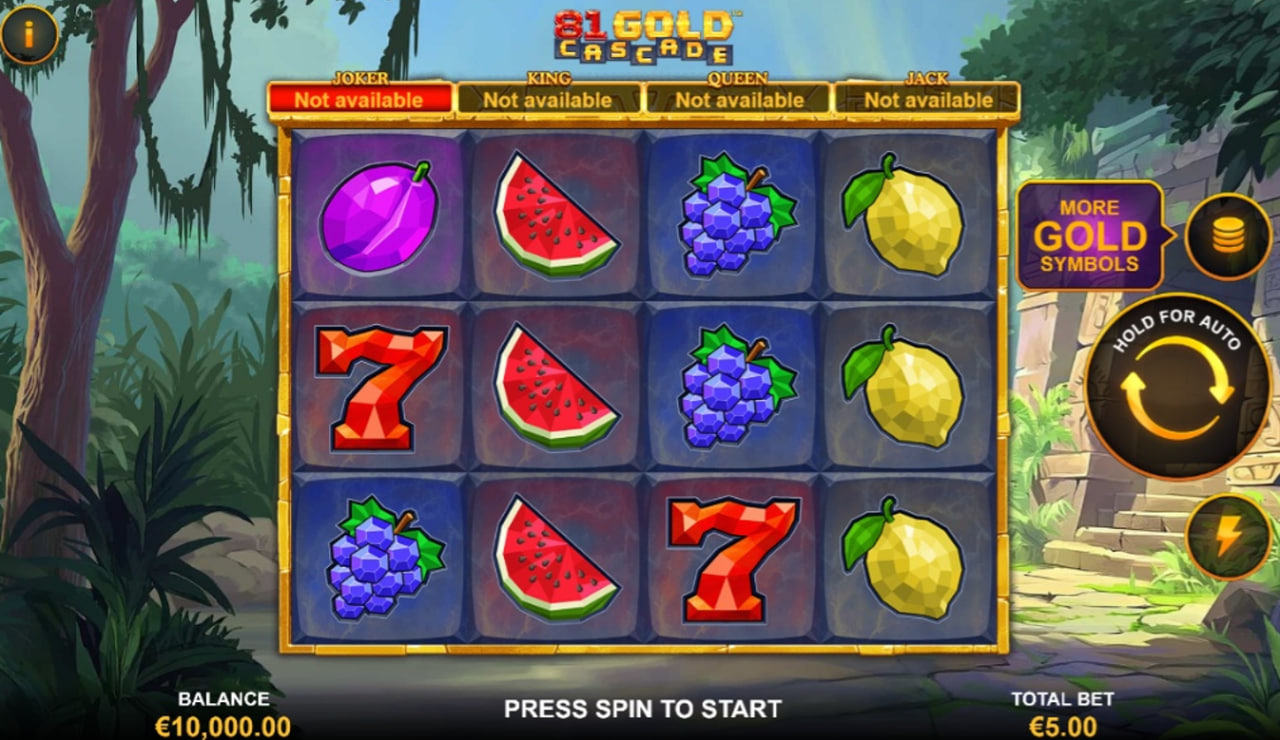Image resolution: width=1280 pixels, height=740 pixels.
Task: Toggle the King Not available banner
Action: point(547,100)
